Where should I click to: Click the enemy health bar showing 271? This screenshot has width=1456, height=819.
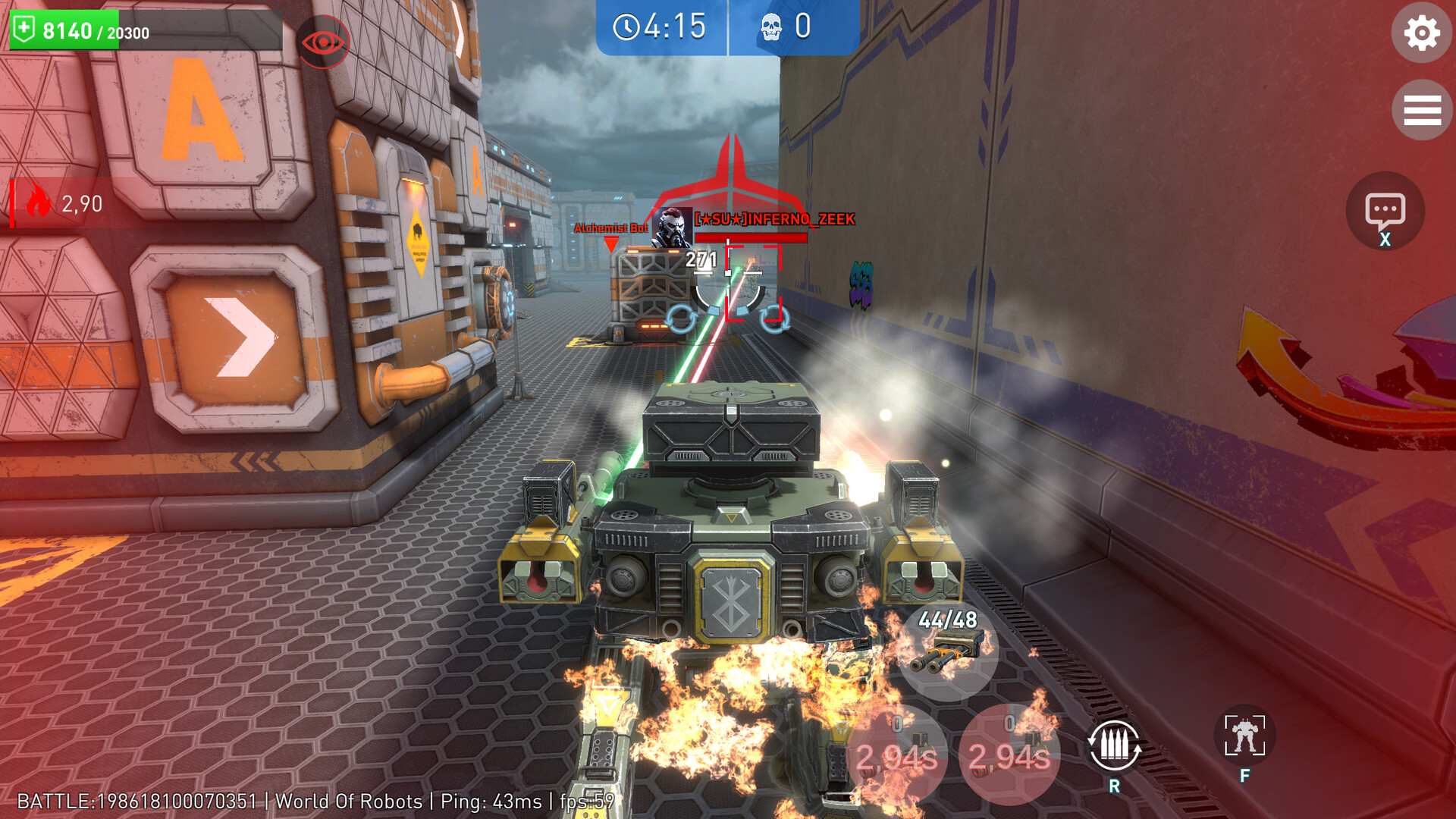point(751,237)
